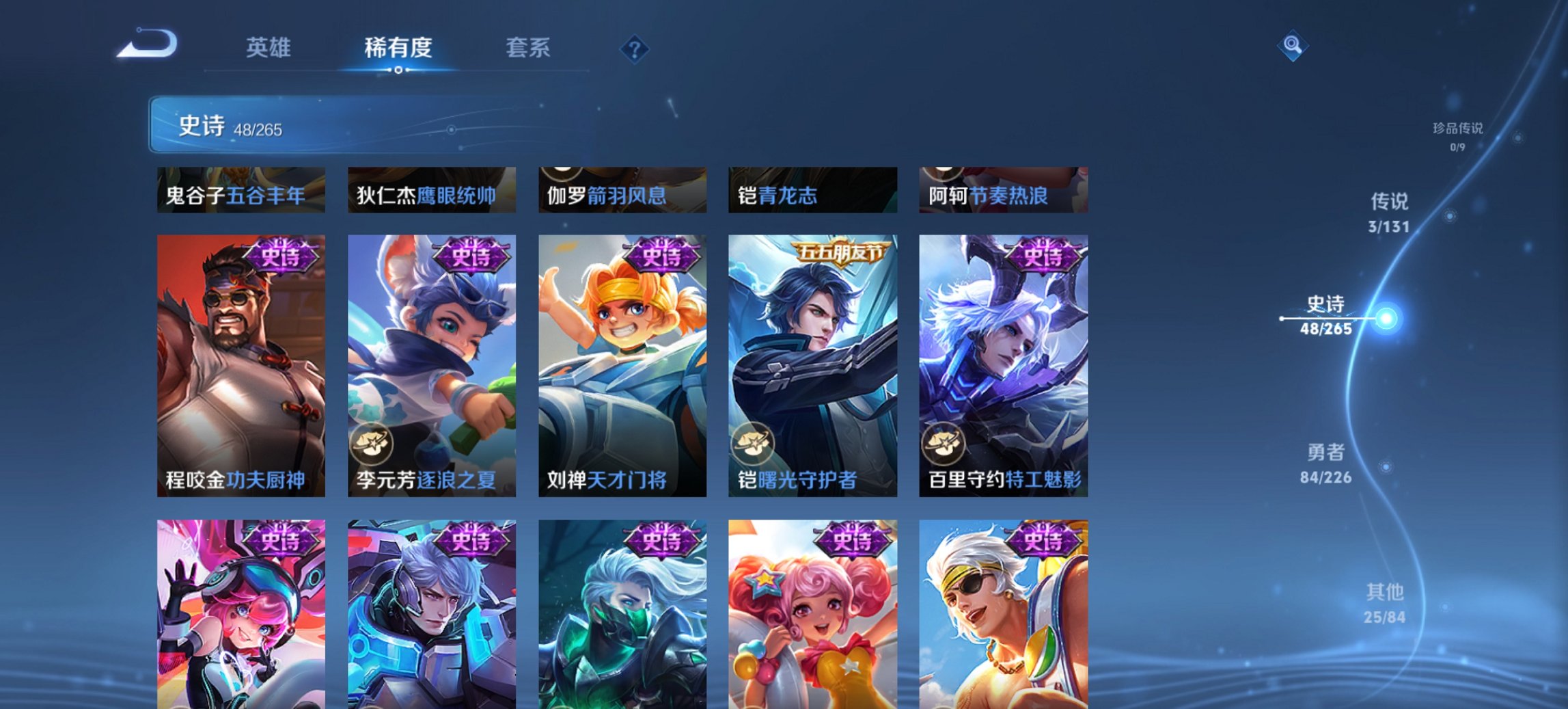Viewport: 1568px width, 709px height.
Task: Switch to the 套系 tab
Action: [529, 48]
